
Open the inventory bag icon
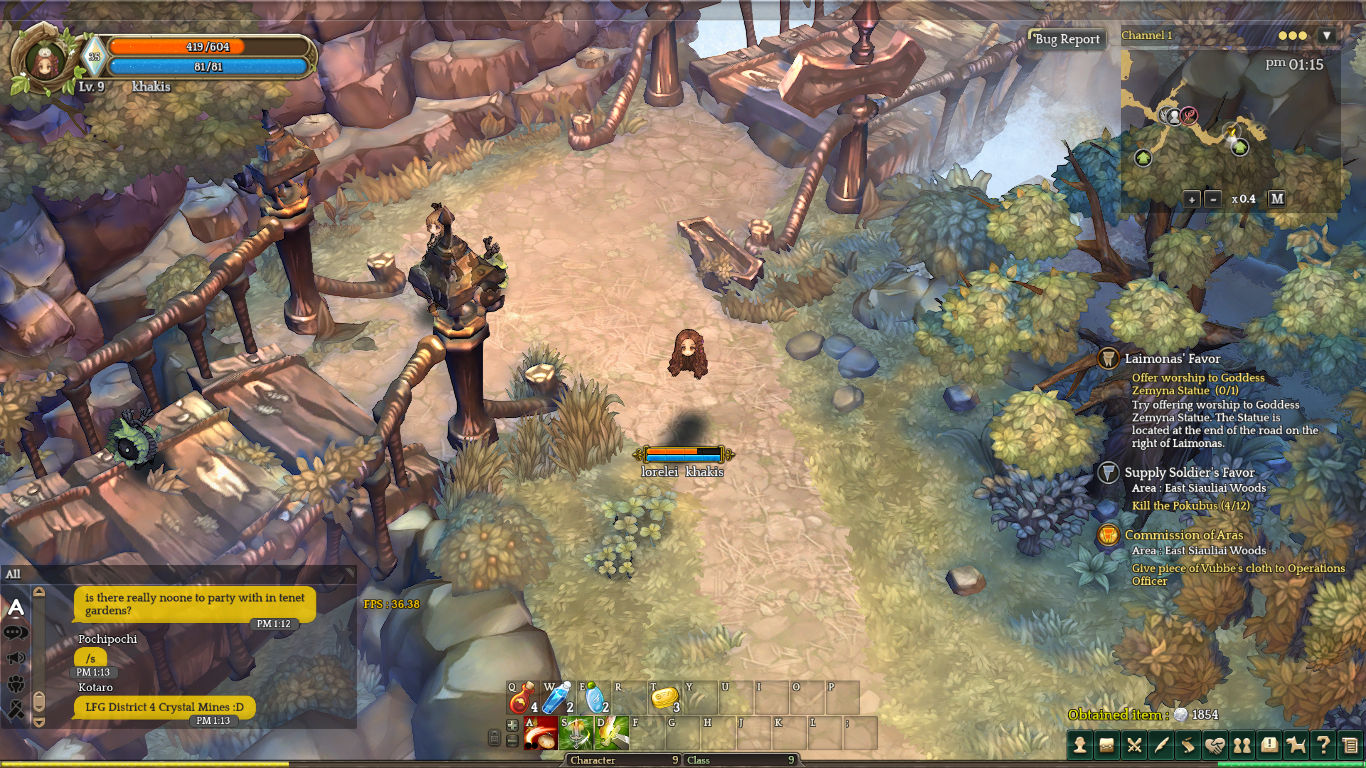[x=1107, y=745]
